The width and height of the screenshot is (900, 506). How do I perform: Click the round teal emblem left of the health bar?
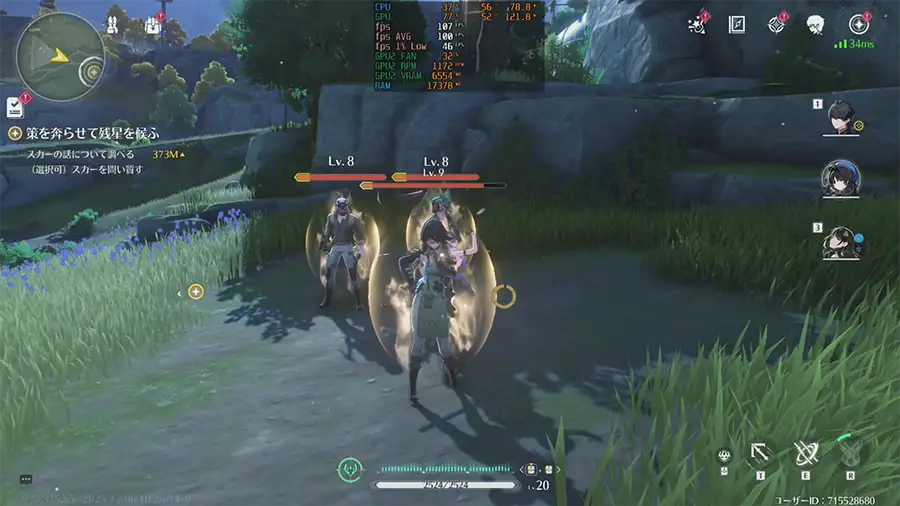(349, 467)
